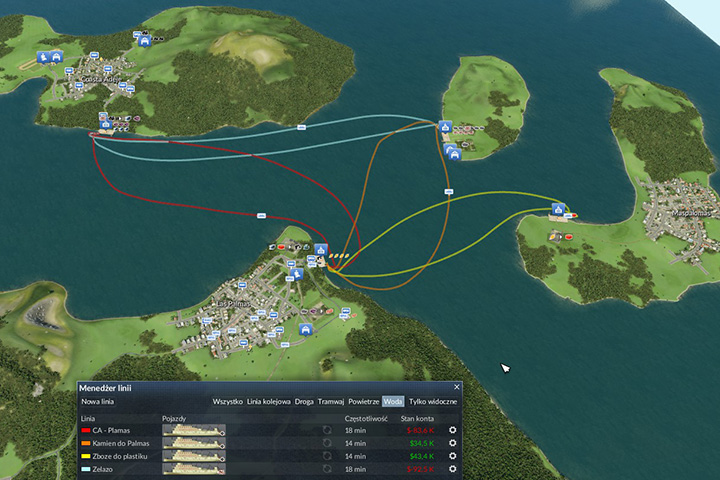Toggle the Tylko widoczne filter
This screenshot has height=480, width=720.
[x=433, y=401]
